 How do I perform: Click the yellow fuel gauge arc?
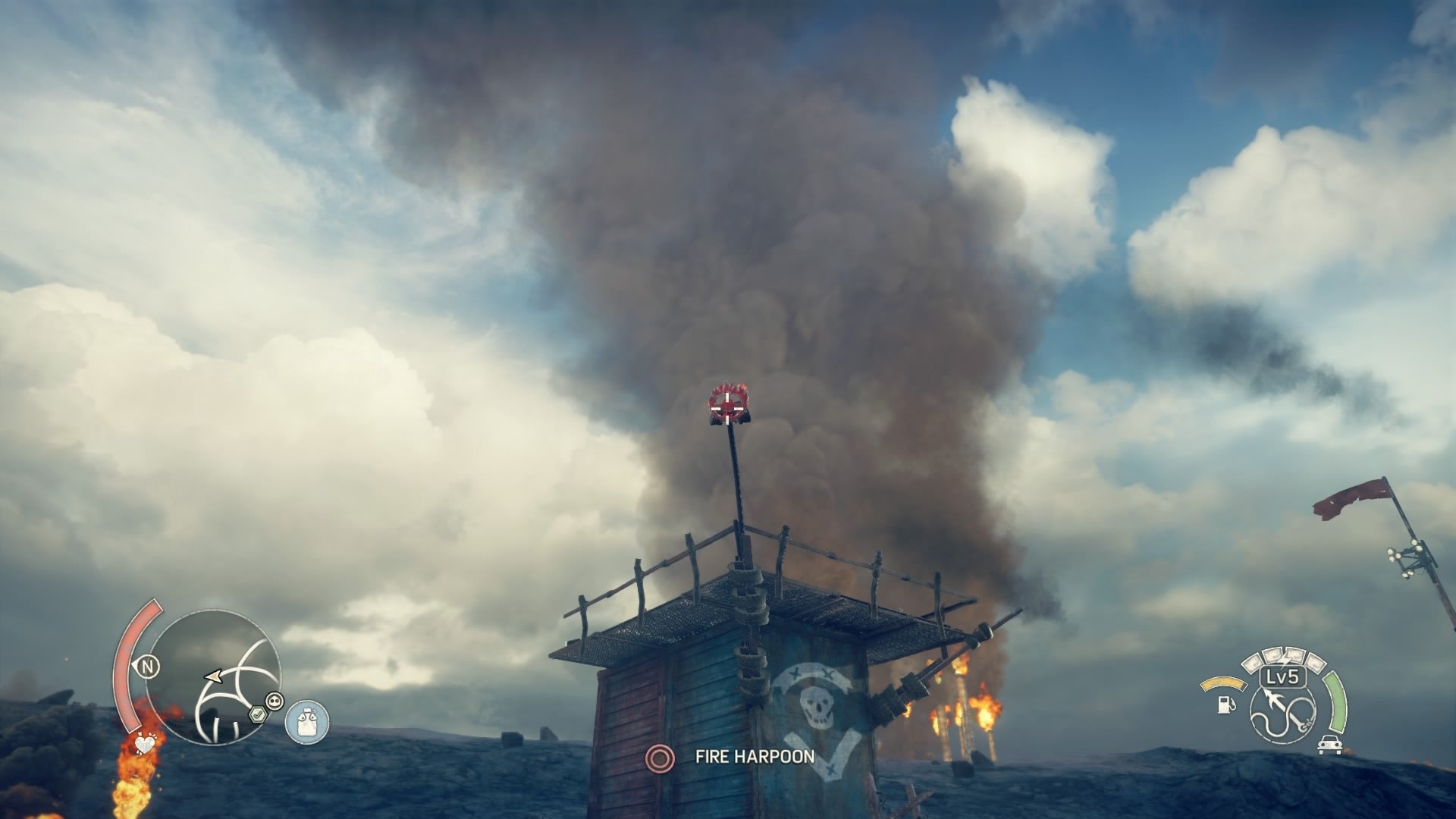click(x=1224, y=682)
